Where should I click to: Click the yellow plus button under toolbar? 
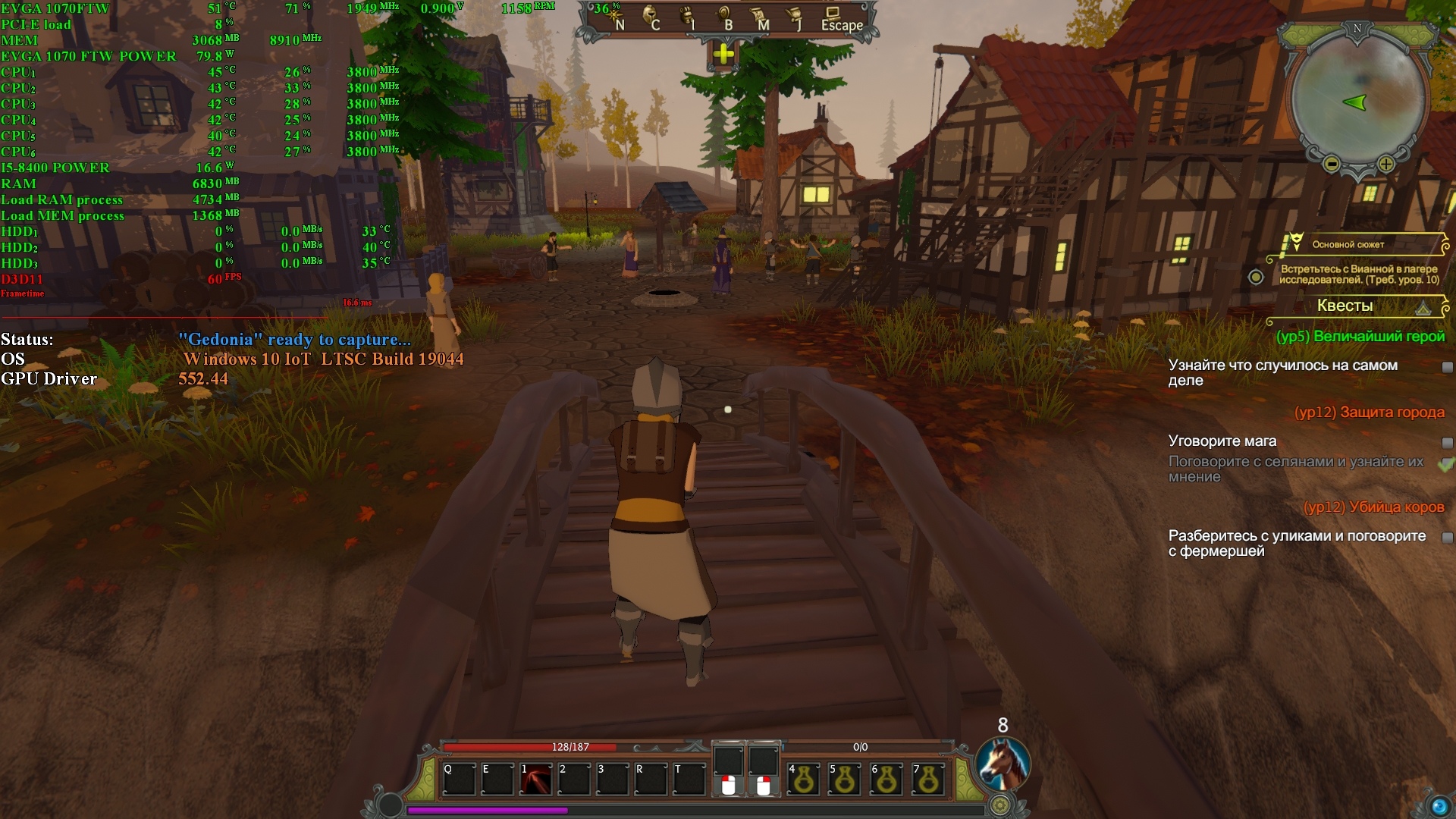(x=723, y=54)
